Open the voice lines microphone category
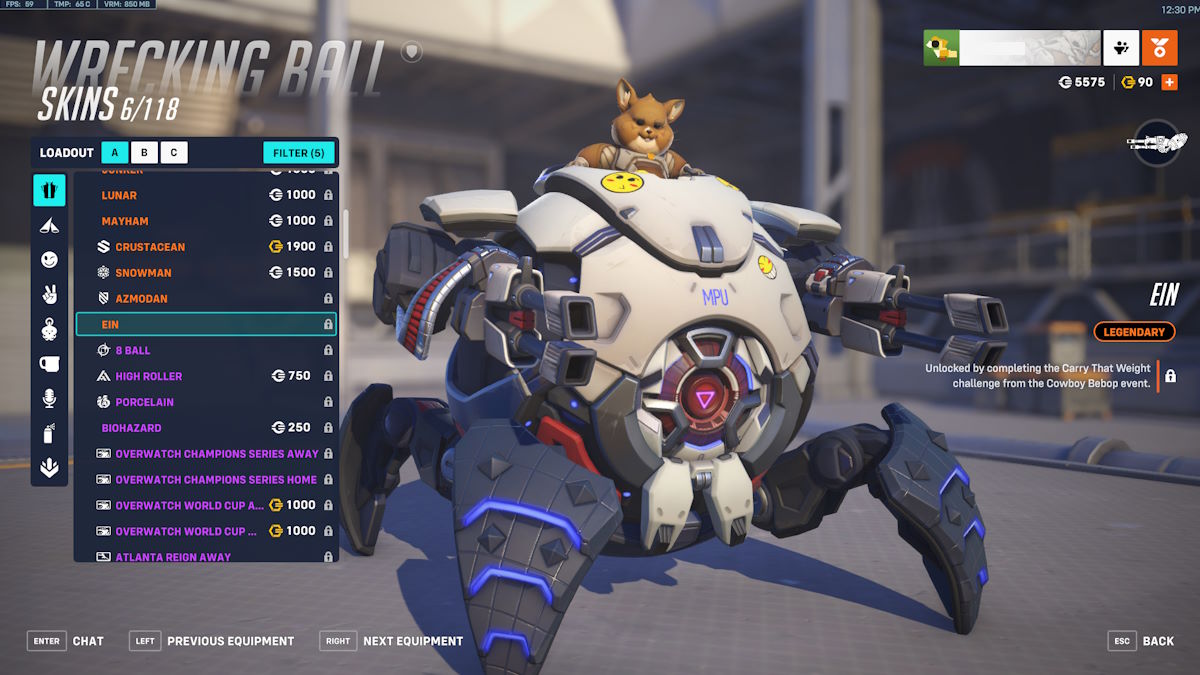 [49, 399]
